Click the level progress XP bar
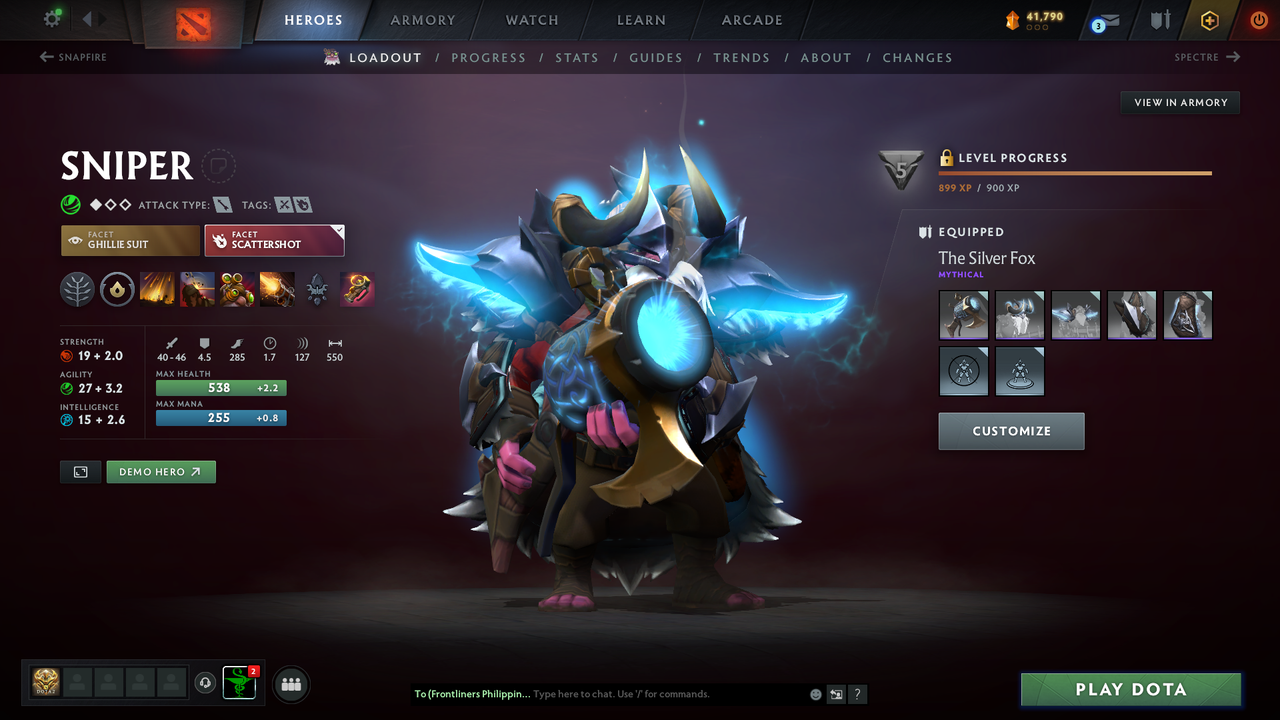1280x720 pixels. click(x=1075, y=172)
